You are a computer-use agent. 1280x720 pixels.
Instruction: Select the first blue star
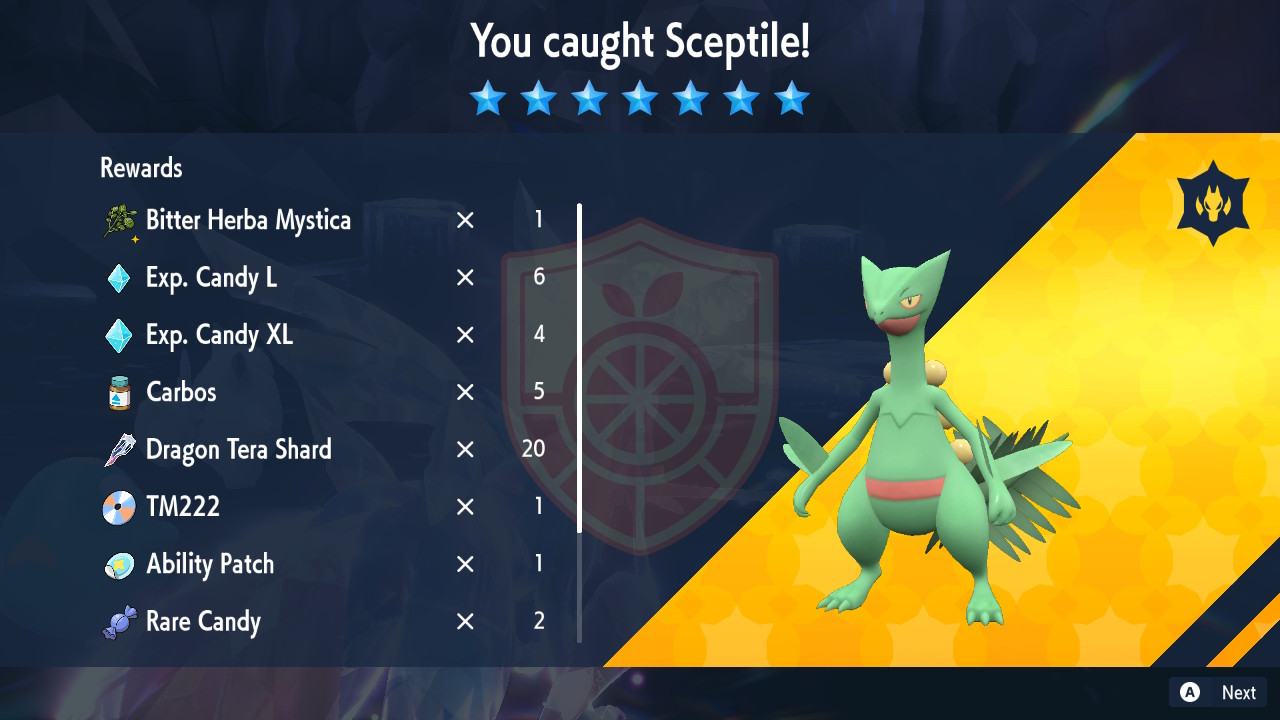click(x=487, y=98)
